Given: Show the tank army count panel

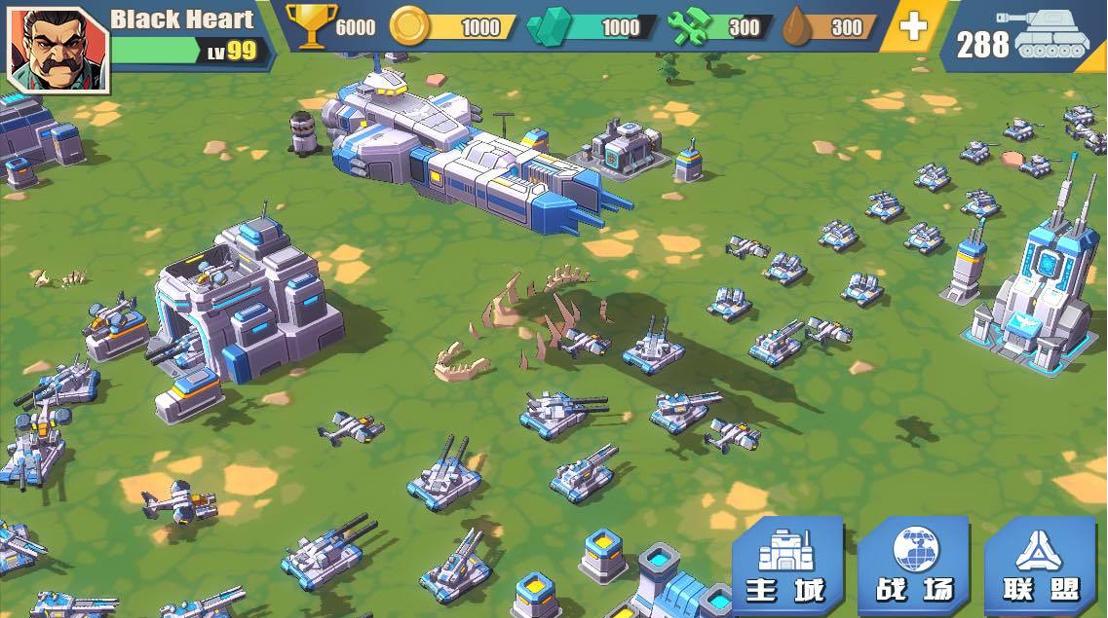Looking at the screenshot, I should 1024,38.
